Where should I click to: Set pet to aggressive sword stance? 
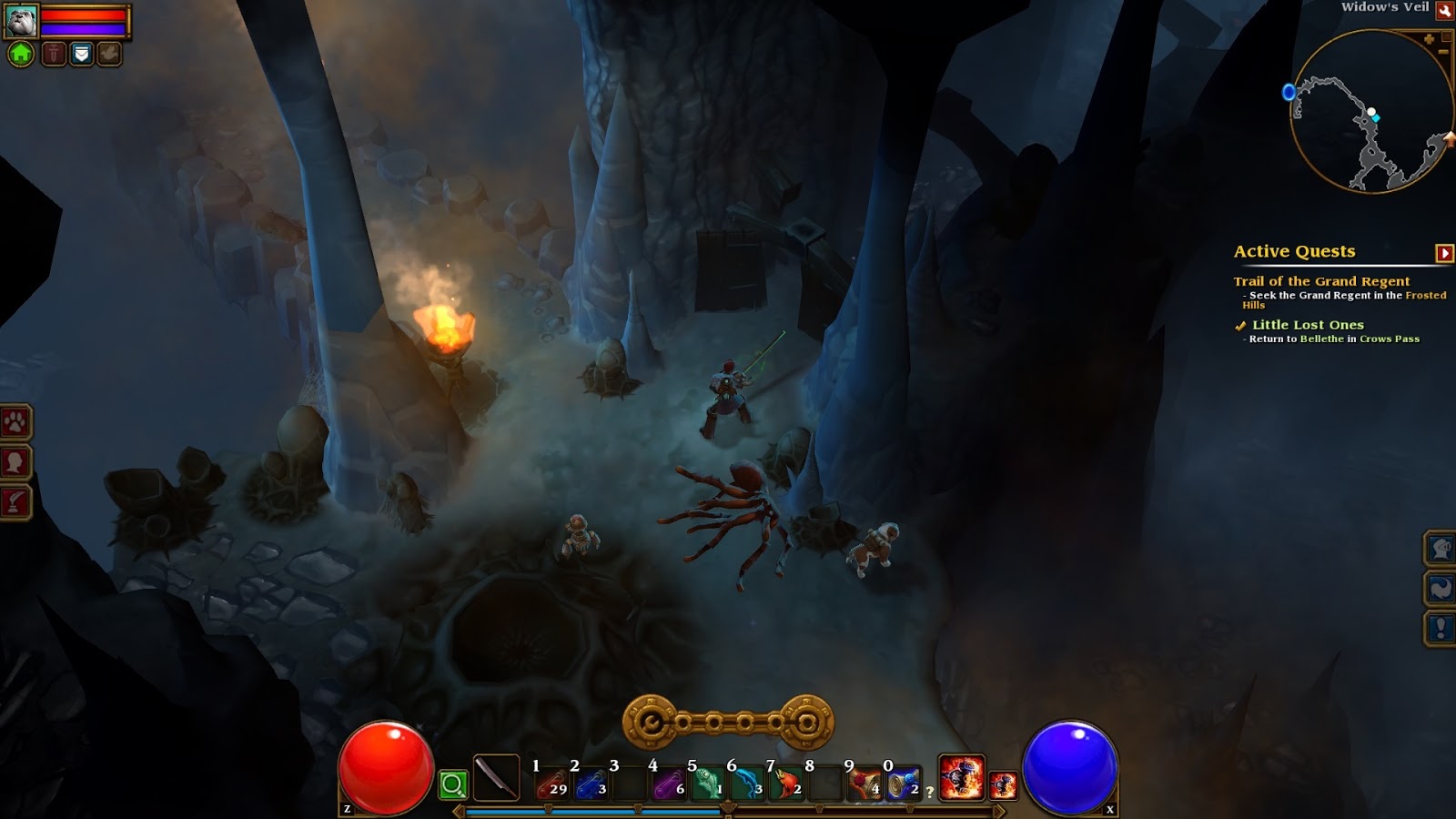(55, 53)
